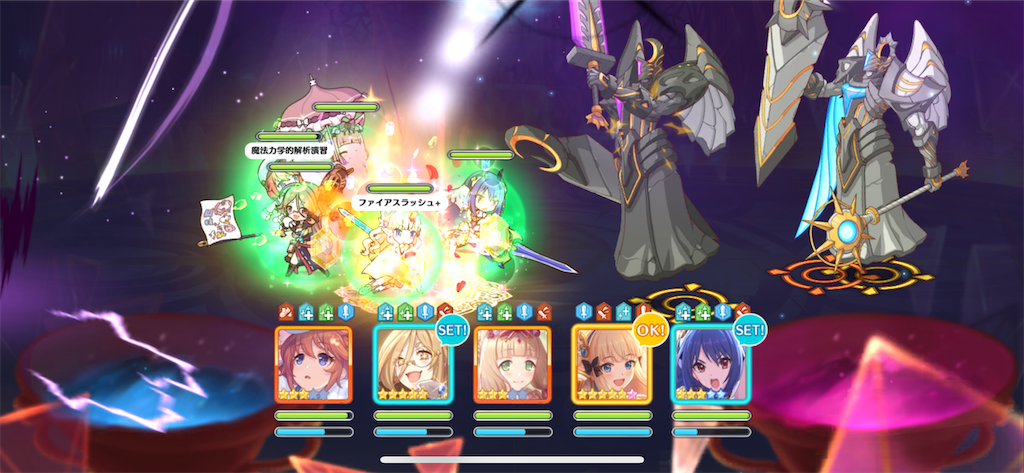Select the blue-haired girl's portrait card
Screen dimensions: 1024x473
710,365
